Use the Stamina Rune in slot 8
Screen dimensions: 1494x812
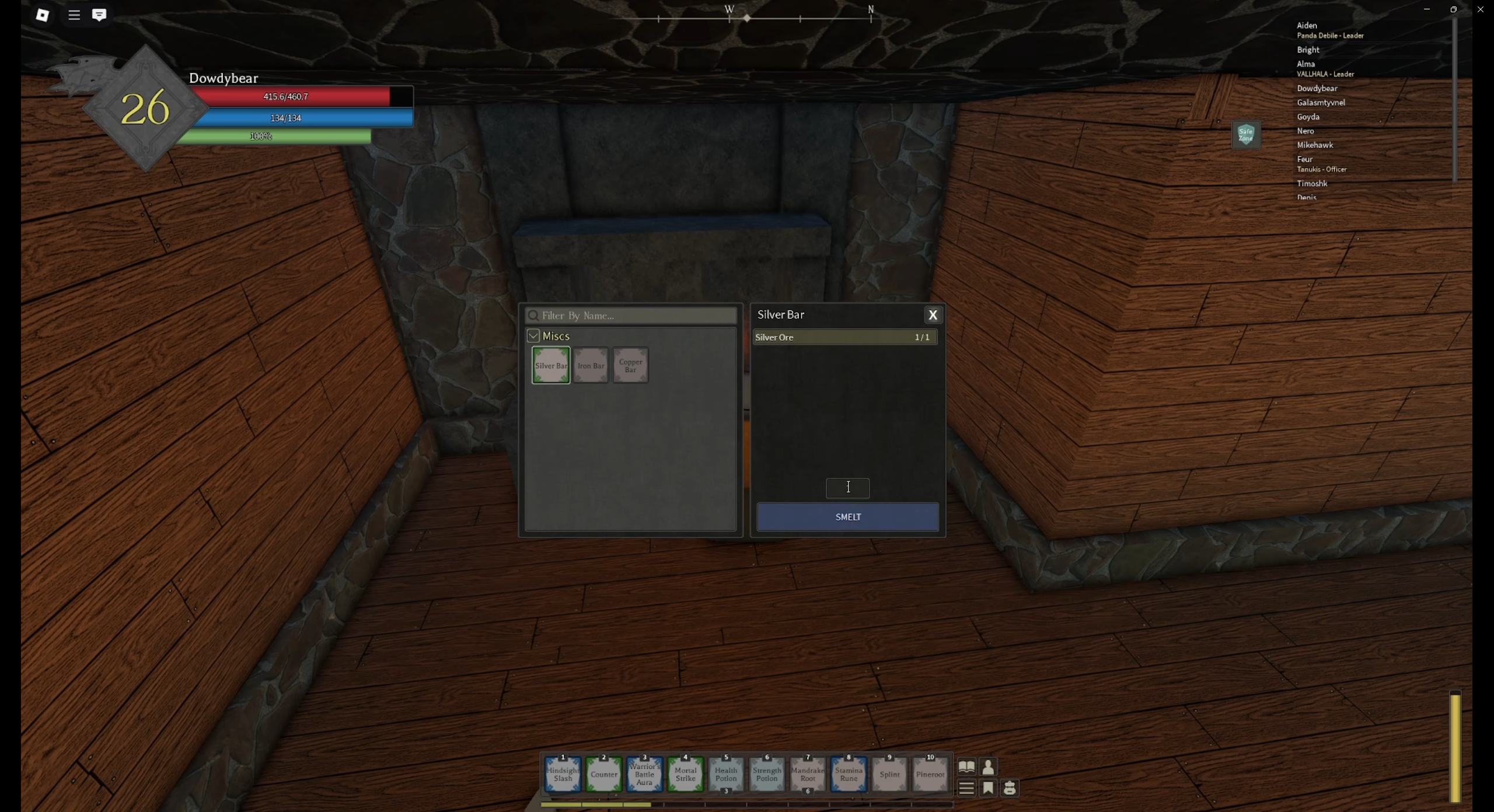(849, 774)
